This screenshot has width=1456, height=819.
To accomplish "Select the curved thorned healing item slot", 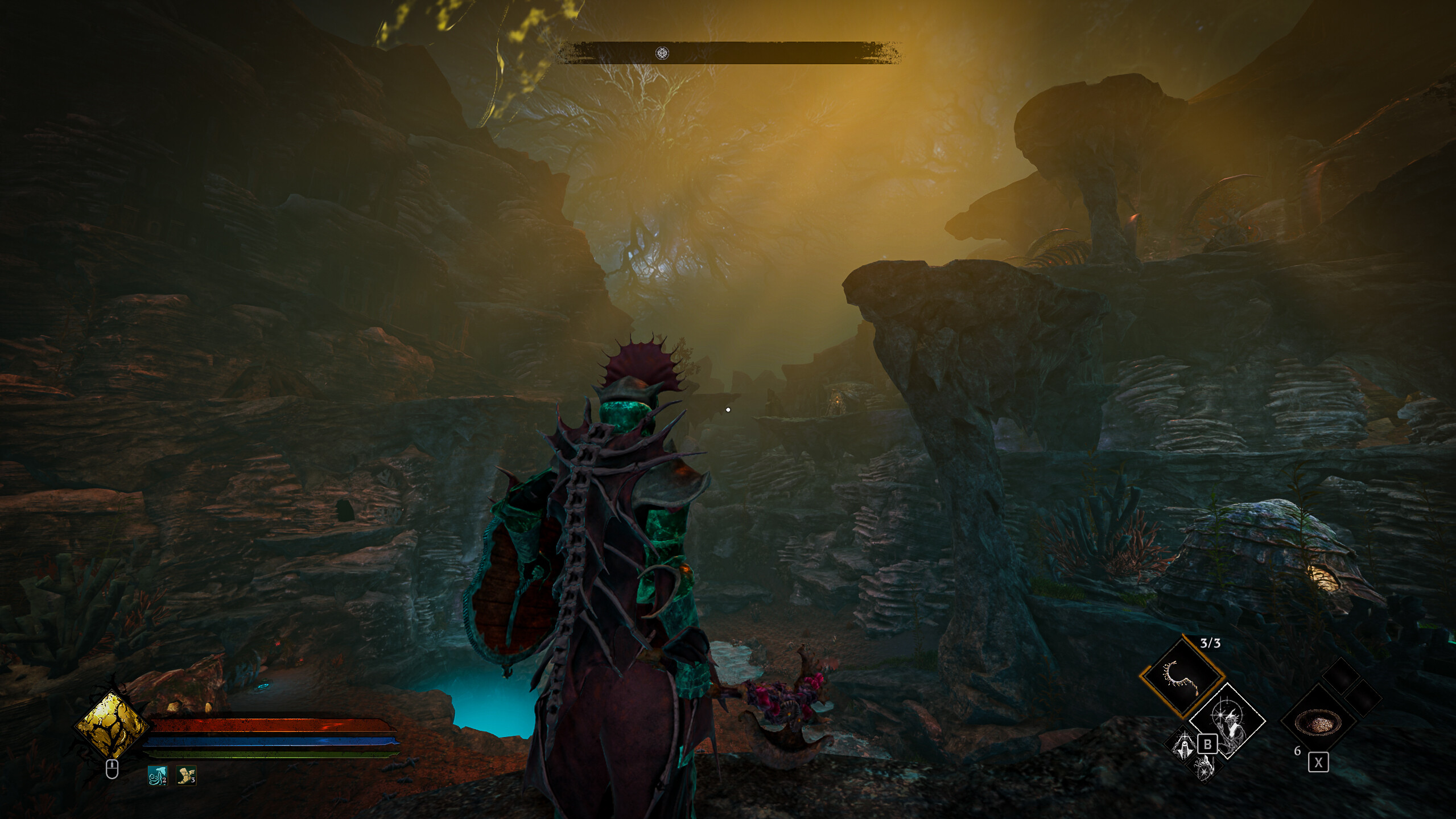I will [x=1182, y=677].
